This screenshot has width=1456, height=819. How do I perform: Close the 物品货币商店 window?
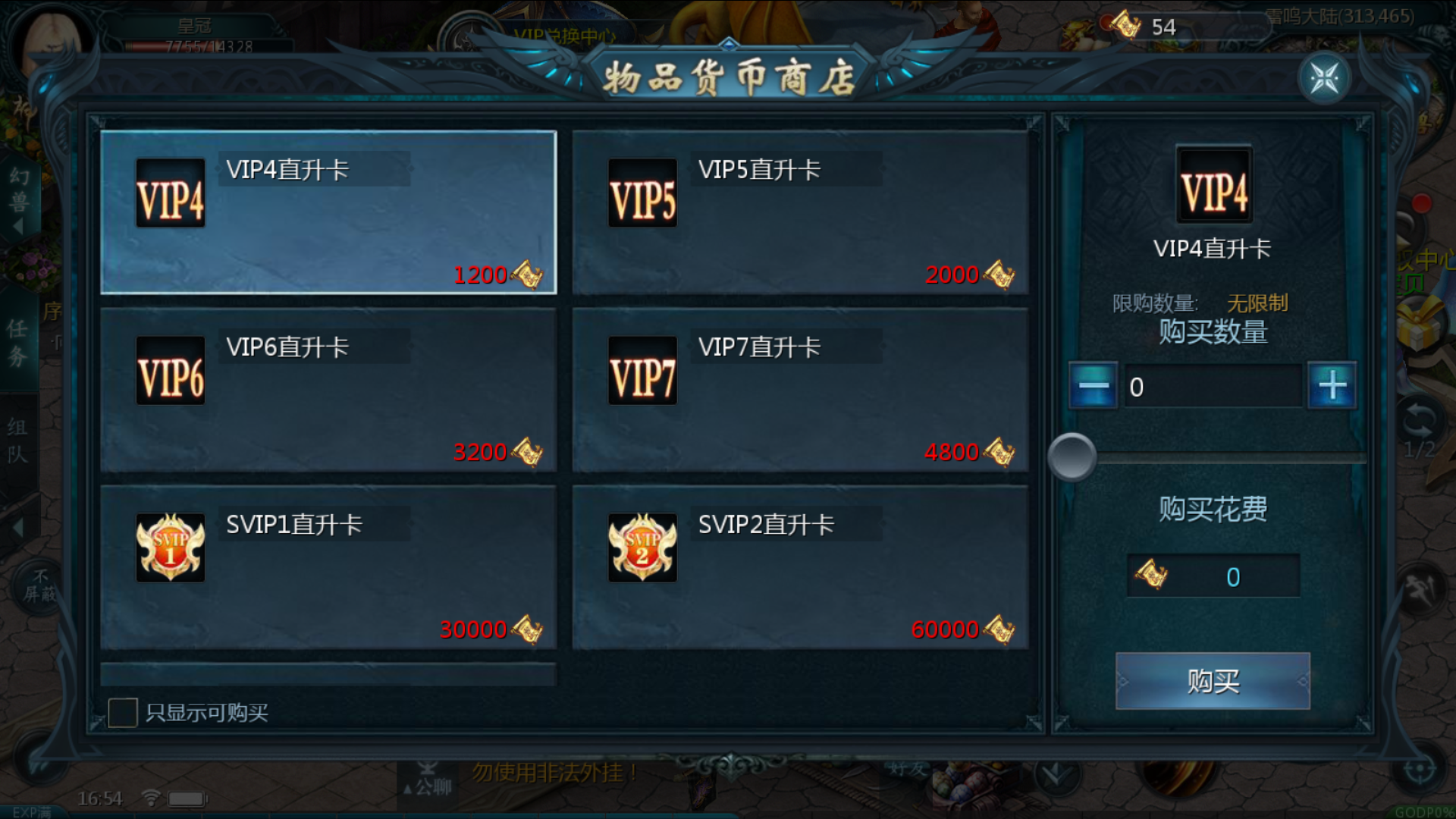pos(1324,78)
